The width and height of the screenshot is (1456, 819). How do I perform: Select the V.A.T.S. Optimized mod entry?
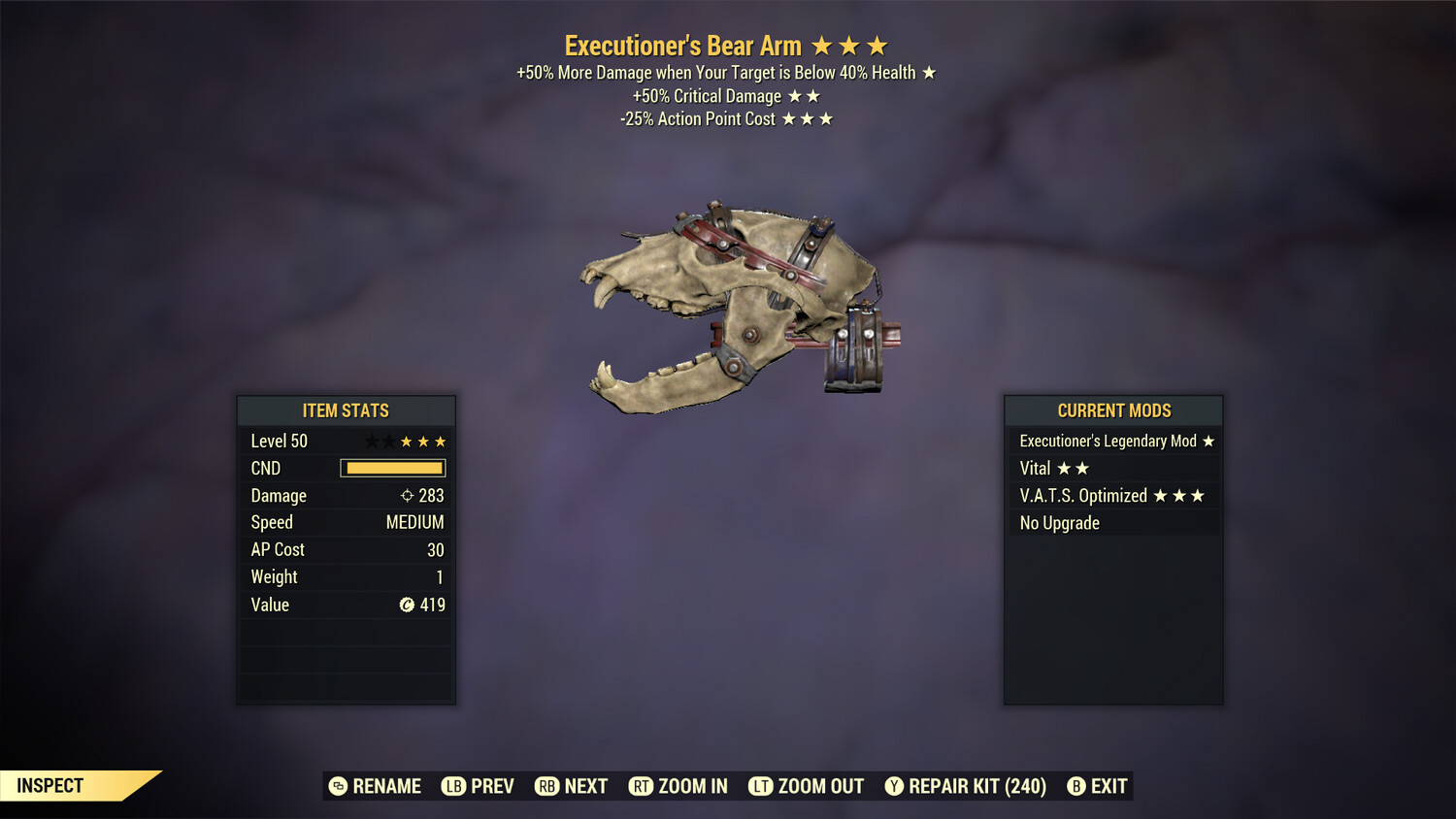click(x=1082, y=495)
